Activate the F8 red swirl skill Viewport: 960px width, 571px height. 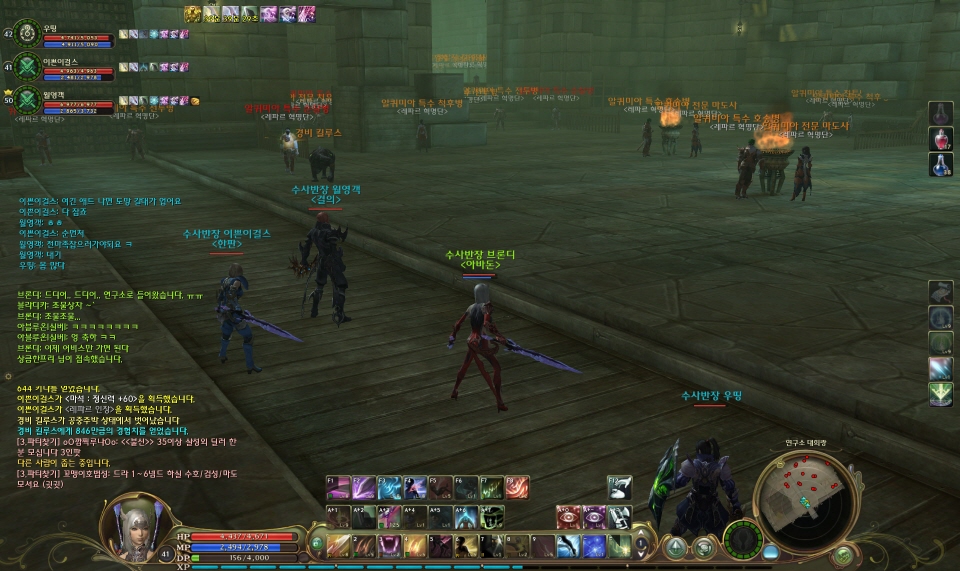(x=518, y=487)
